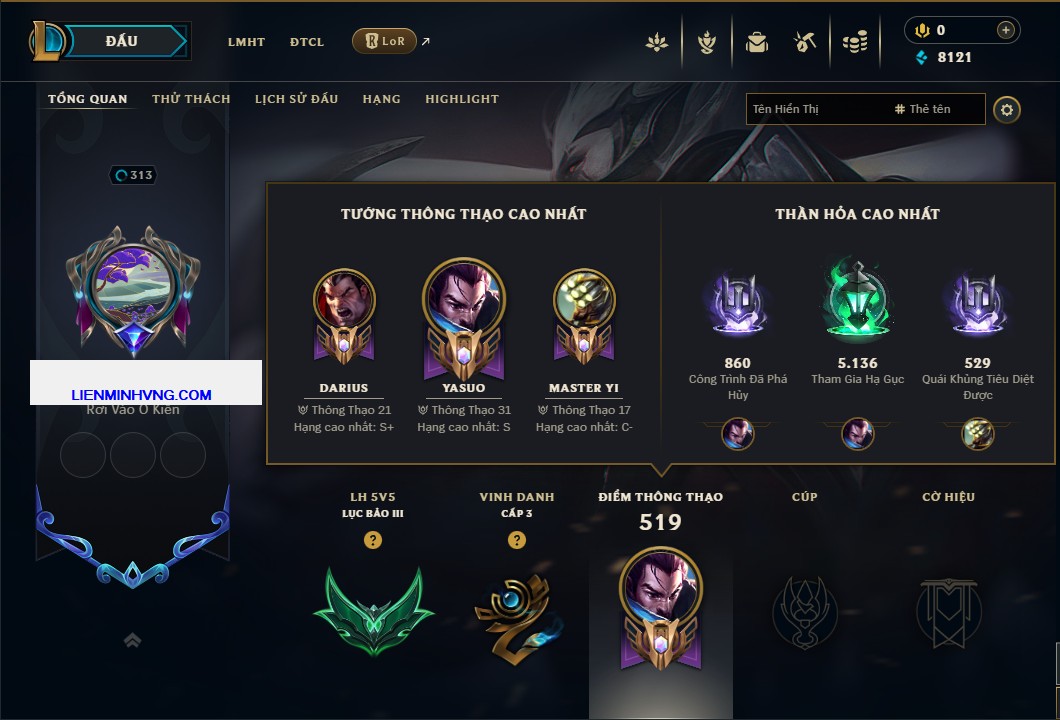Open the THỬ THÁCH tab

tap(191, 99)
